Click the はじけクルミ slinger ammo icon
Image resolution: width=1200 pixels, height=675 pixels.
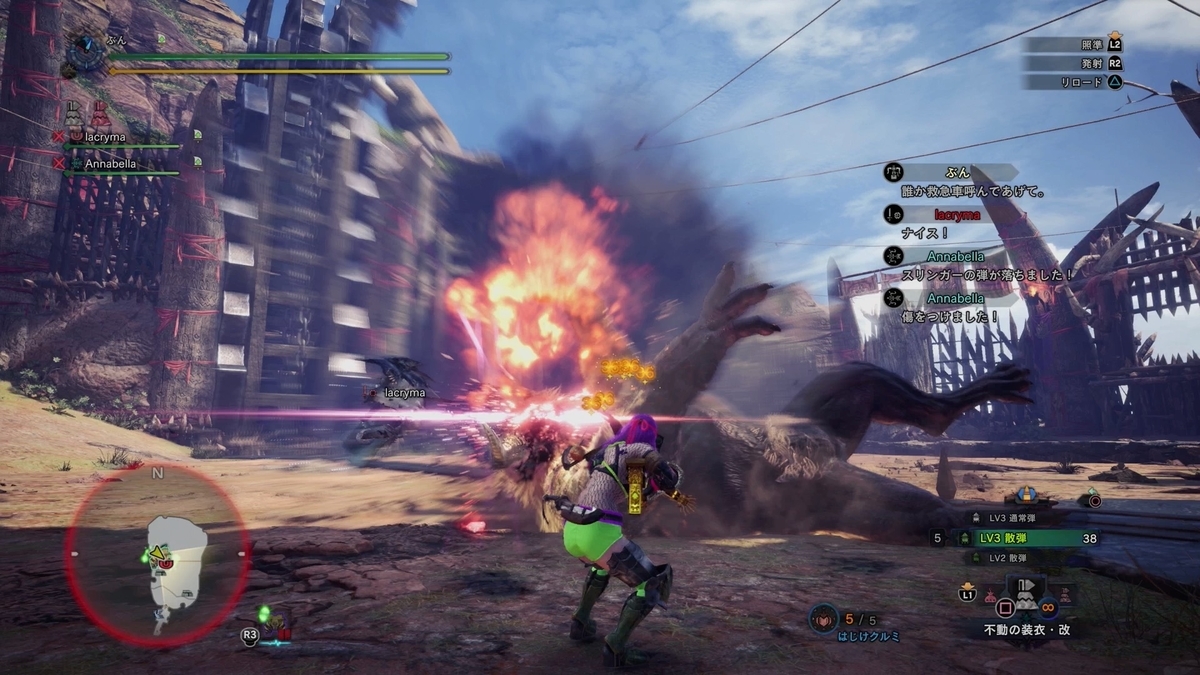click(x=824, y=619)
